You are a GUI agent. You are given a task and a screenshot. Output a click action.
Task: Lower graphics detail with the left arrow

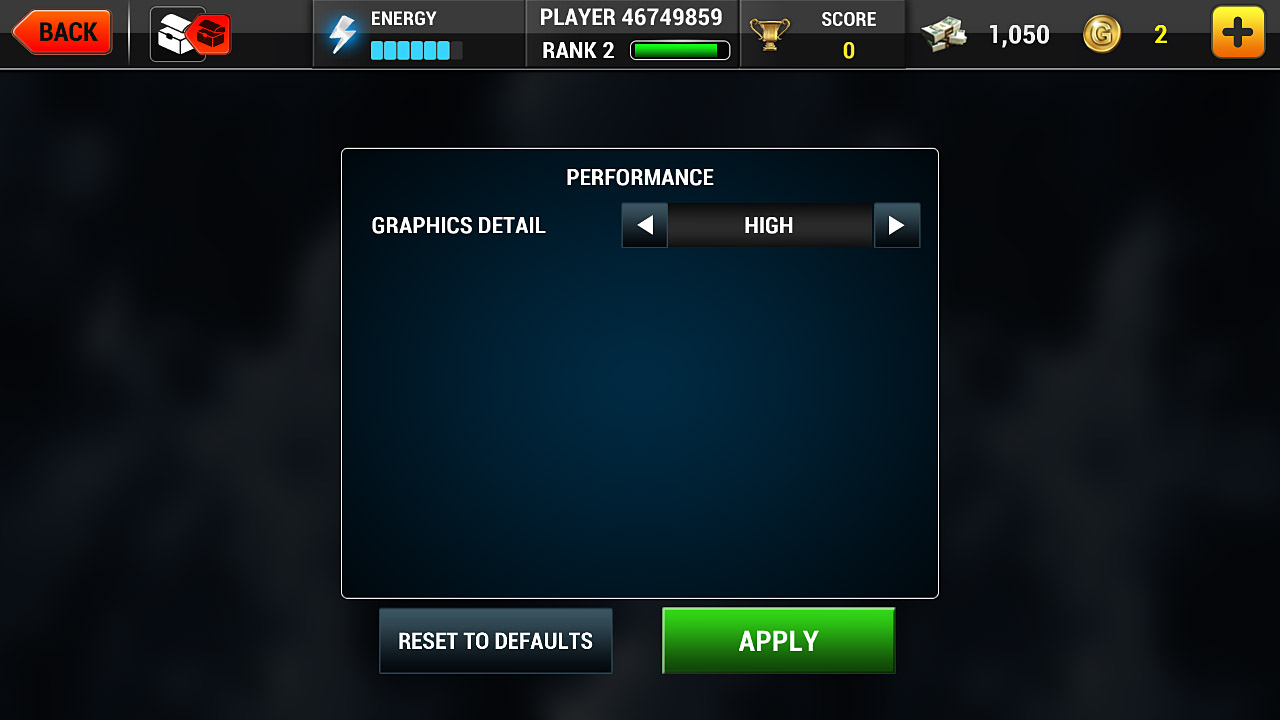(644, 226)
